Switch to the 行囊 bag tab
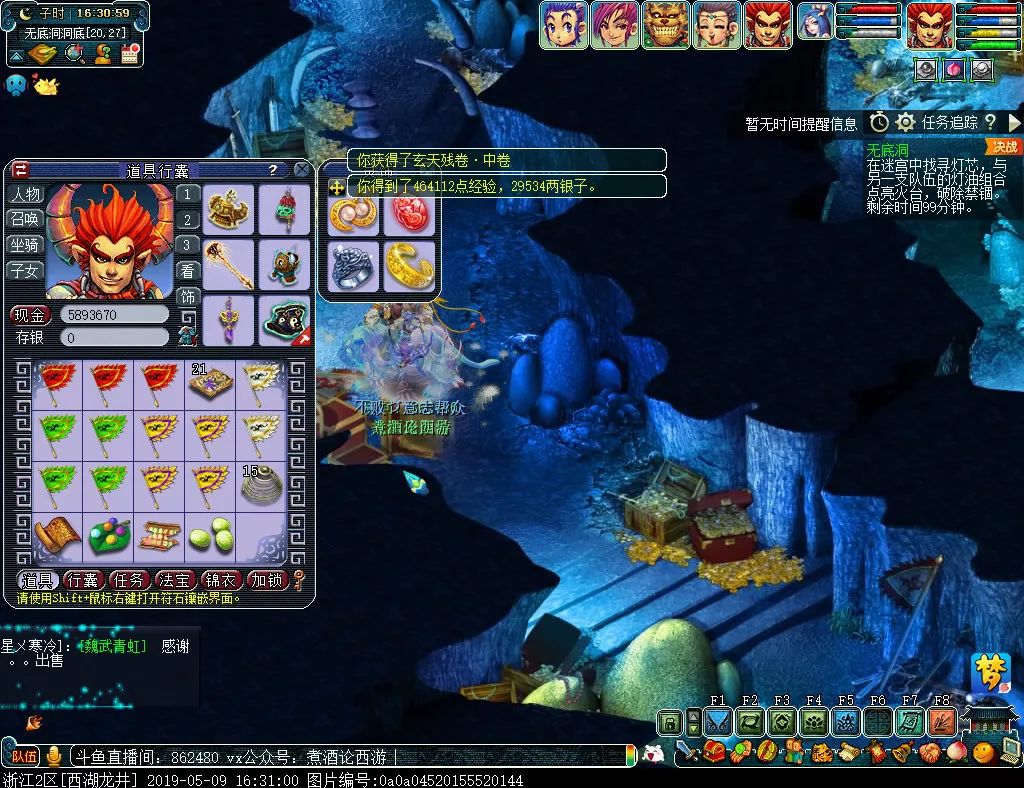1024x788 pixels. pyautogui.click(x=84, y=580)
